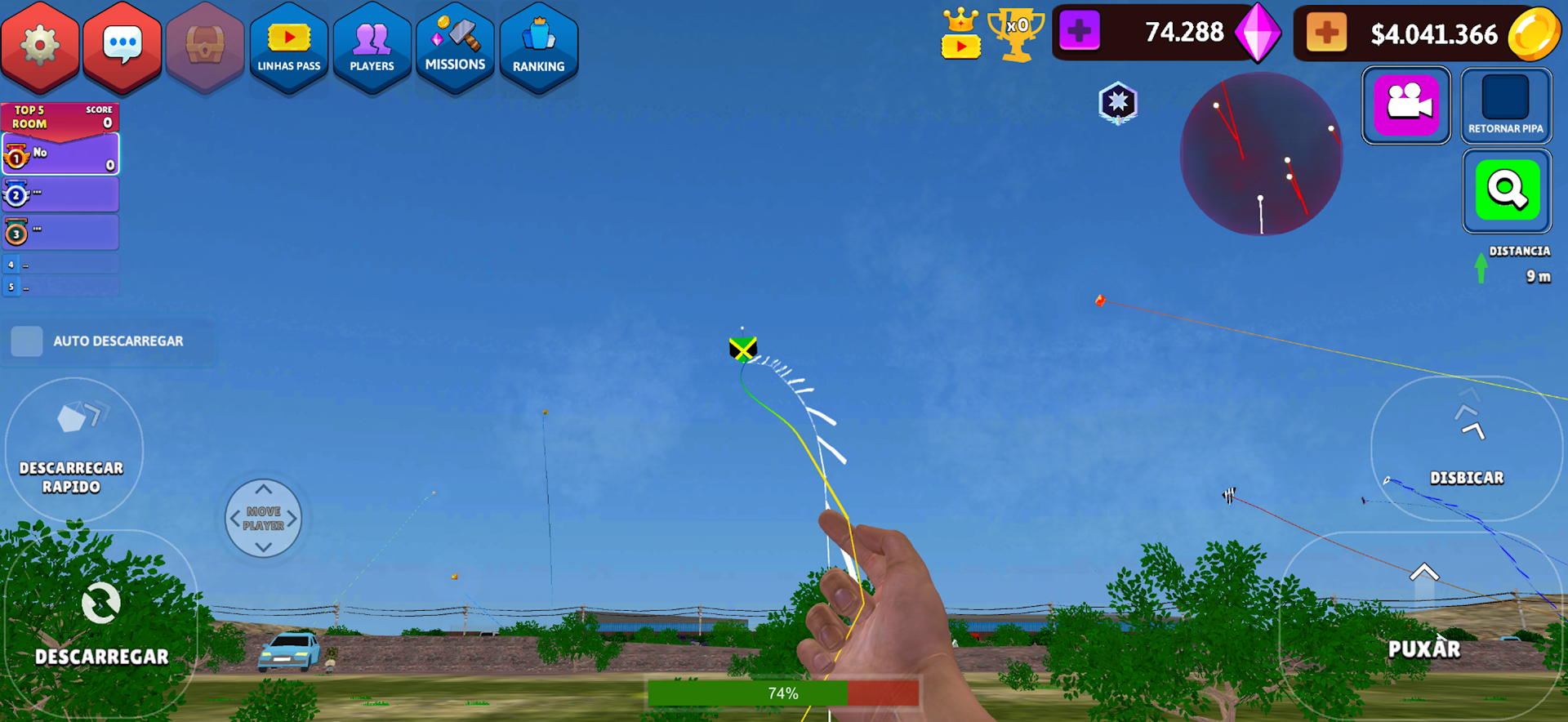
Task: Toggle the pink video camera recorder
Action: (1406, 105)
